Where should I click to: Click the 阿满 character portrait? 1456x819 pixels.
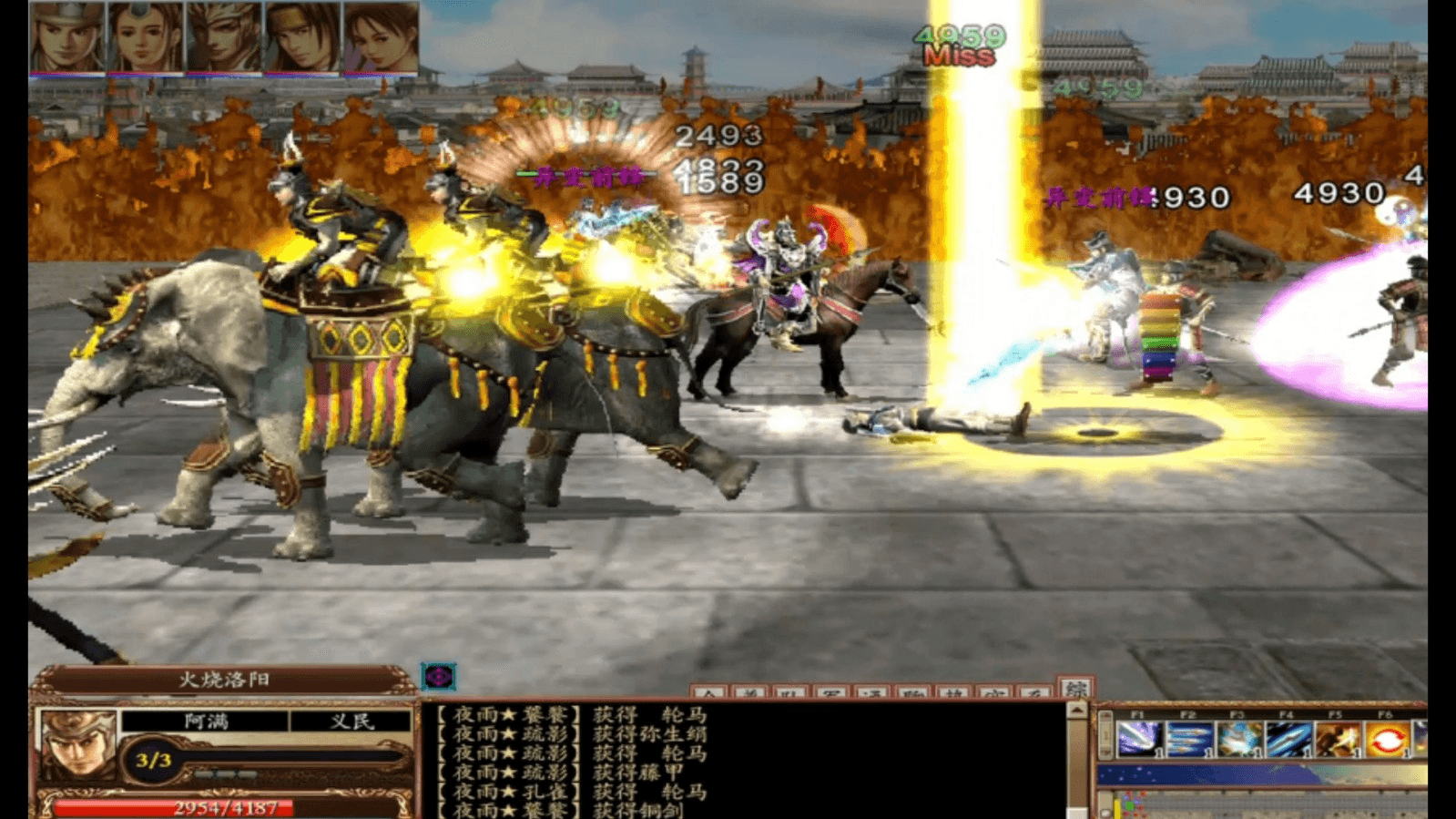pos(76,743)
